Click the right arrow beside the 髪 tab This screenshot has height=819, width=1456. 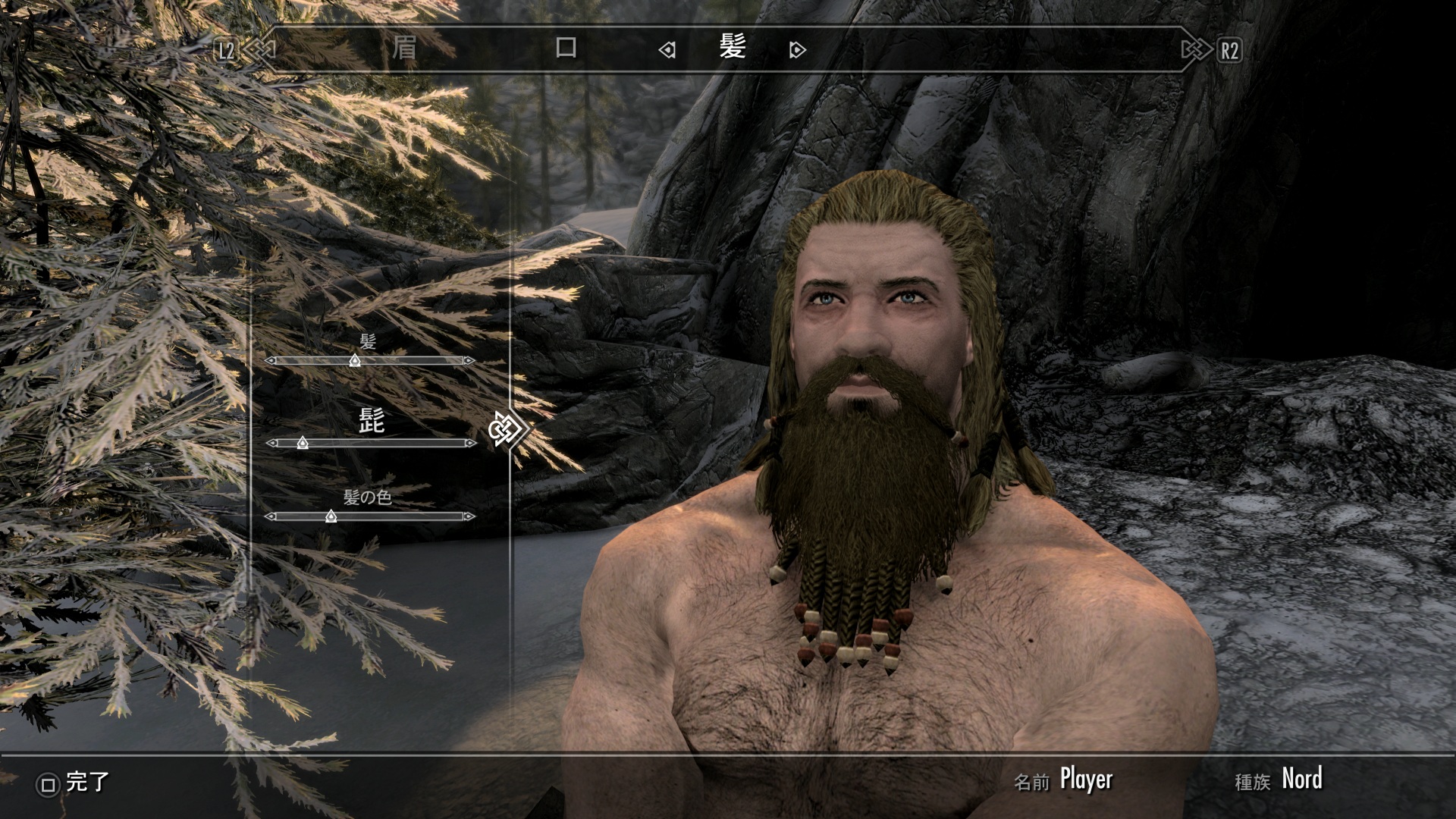coord(797,51)
